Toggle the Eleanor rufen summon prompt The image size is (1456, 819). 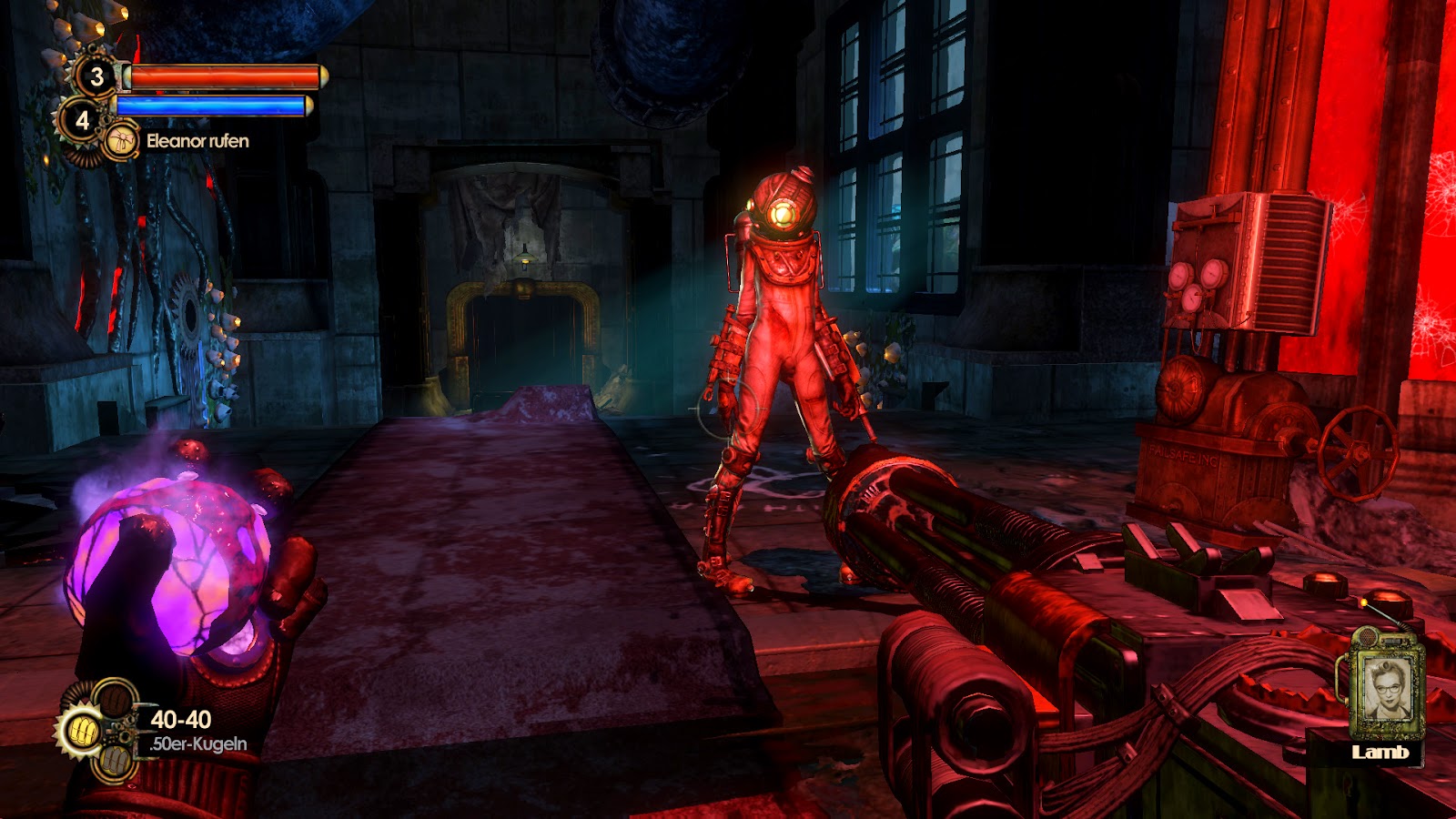(198, 141)
